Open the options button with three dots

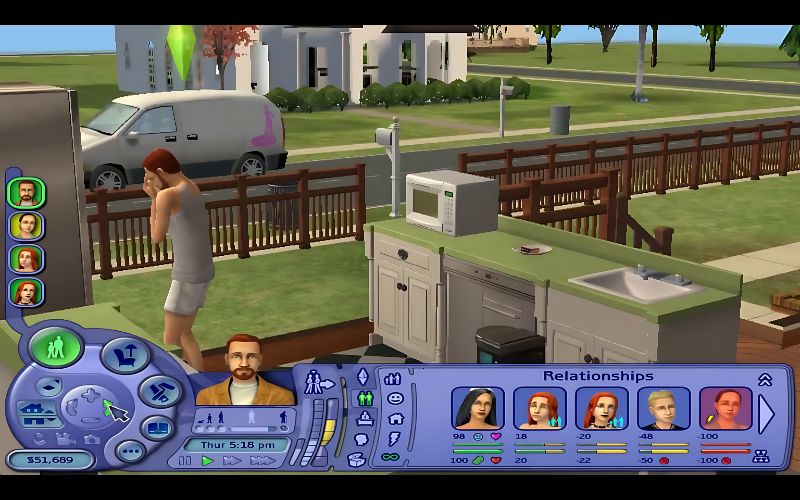[130, 451]
